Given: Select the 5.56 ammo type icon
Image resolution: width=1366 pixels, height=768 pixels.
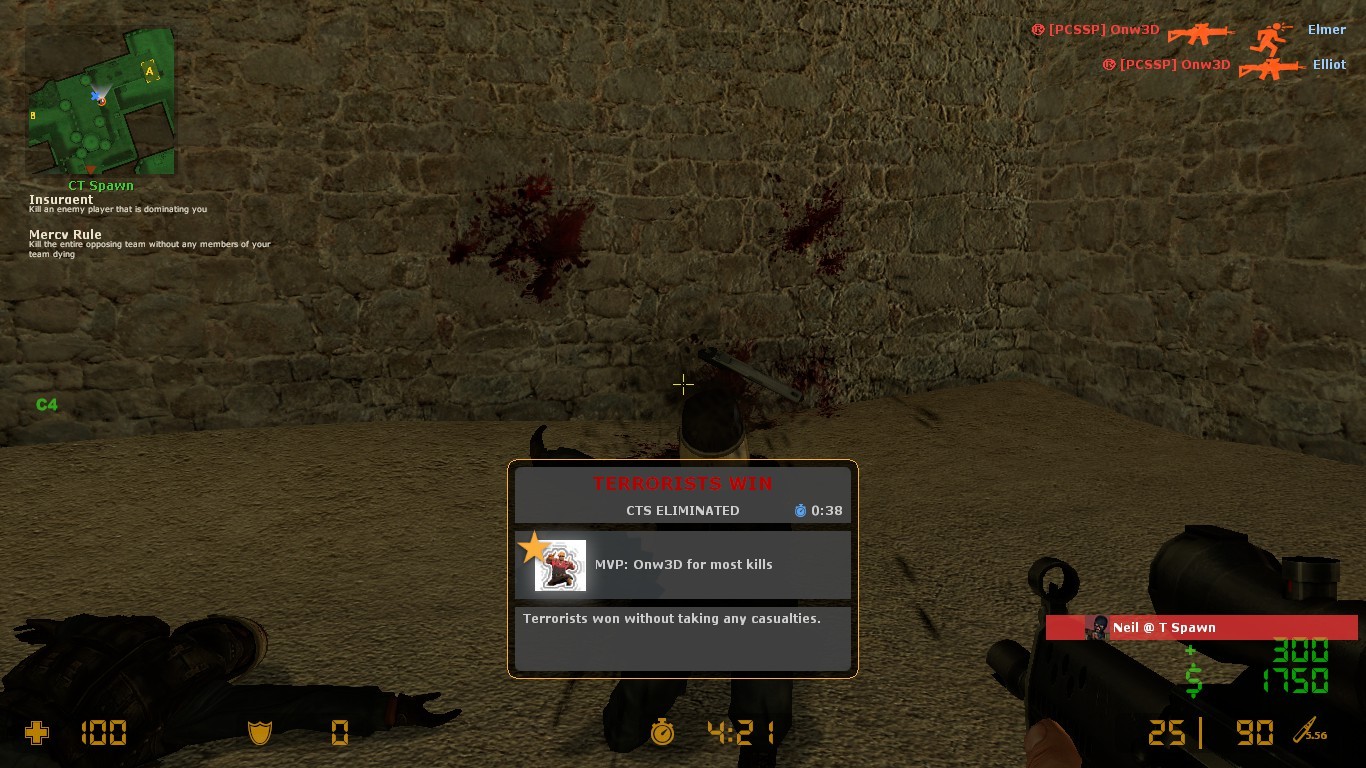Looking at the screenshot, I should point(1309,732).
